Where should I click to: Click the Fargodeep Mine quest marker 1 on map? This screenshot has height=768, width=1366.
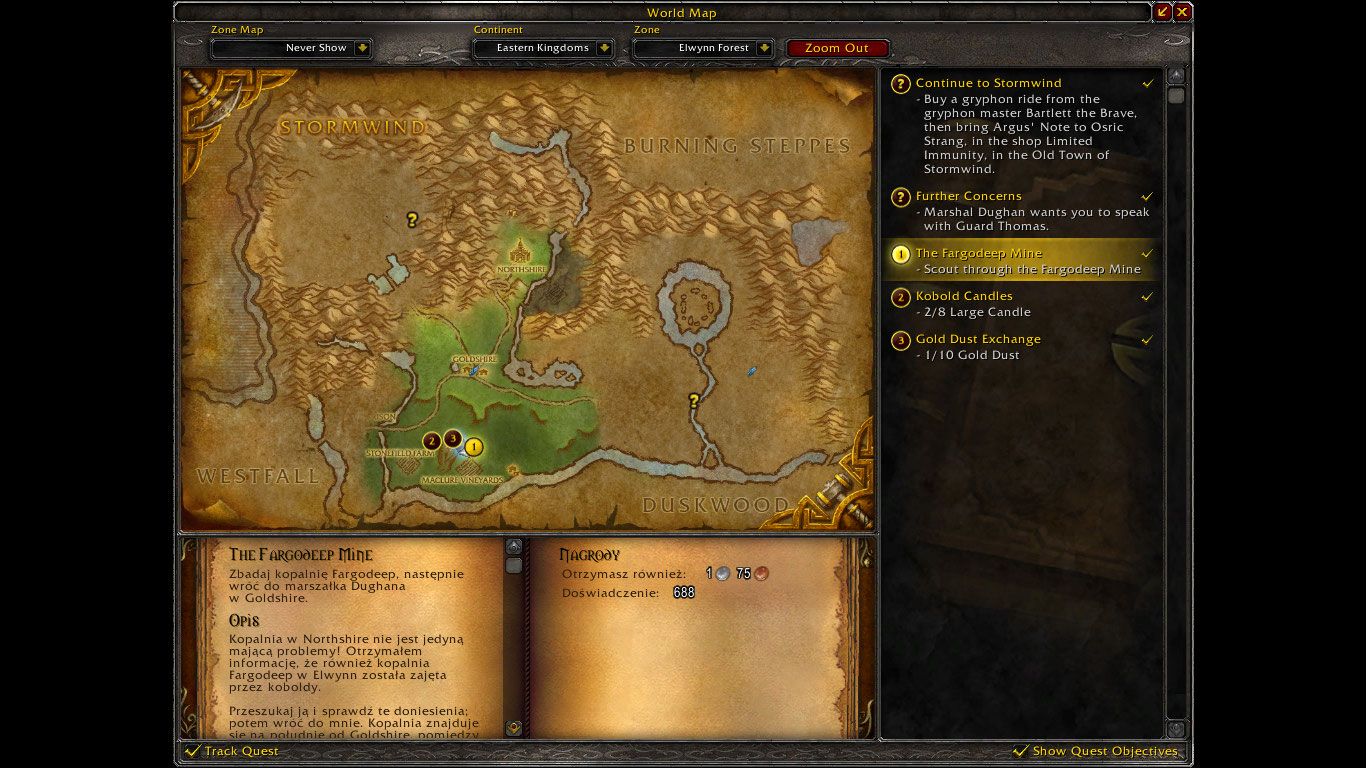pyautogui.click(x=474, y=448)
